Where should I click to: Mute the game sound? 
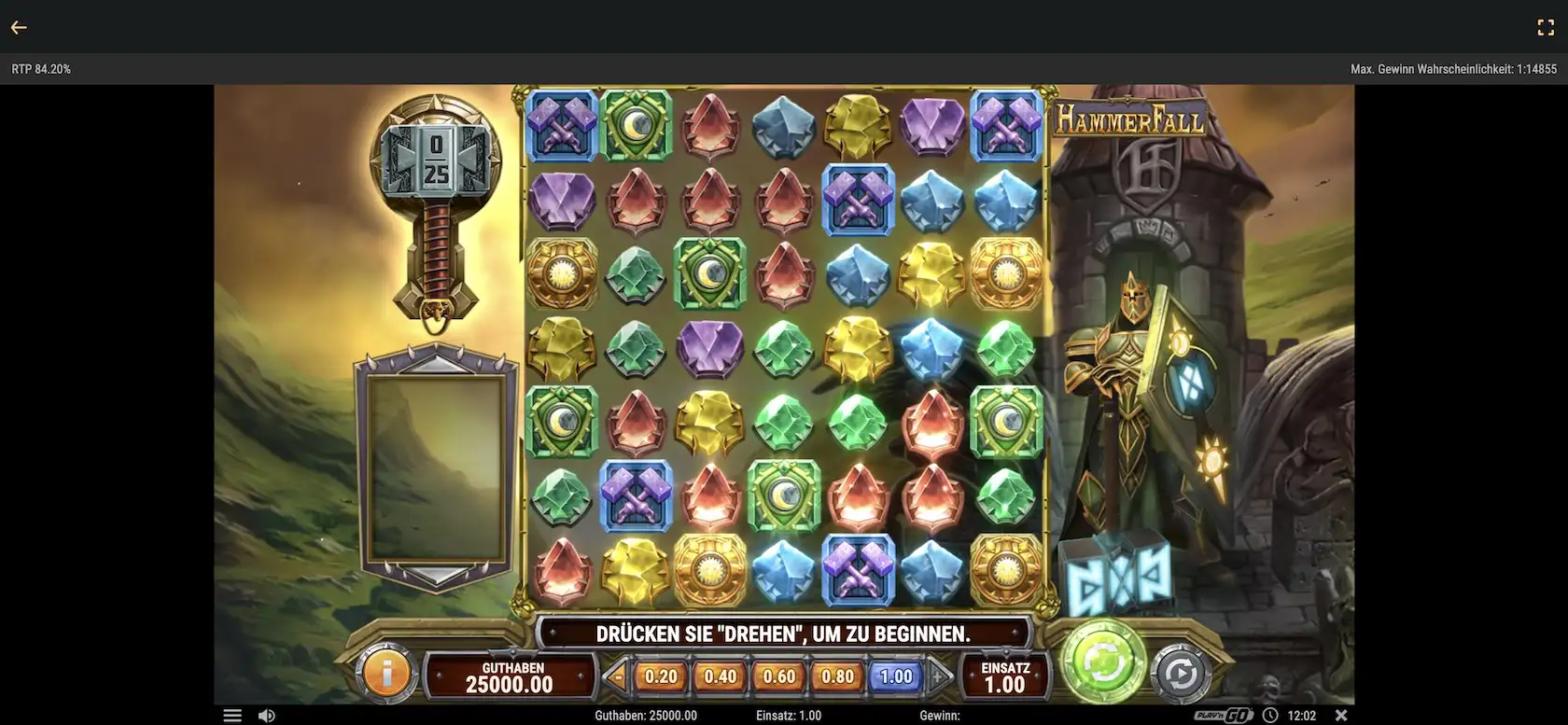coord(267,714)
